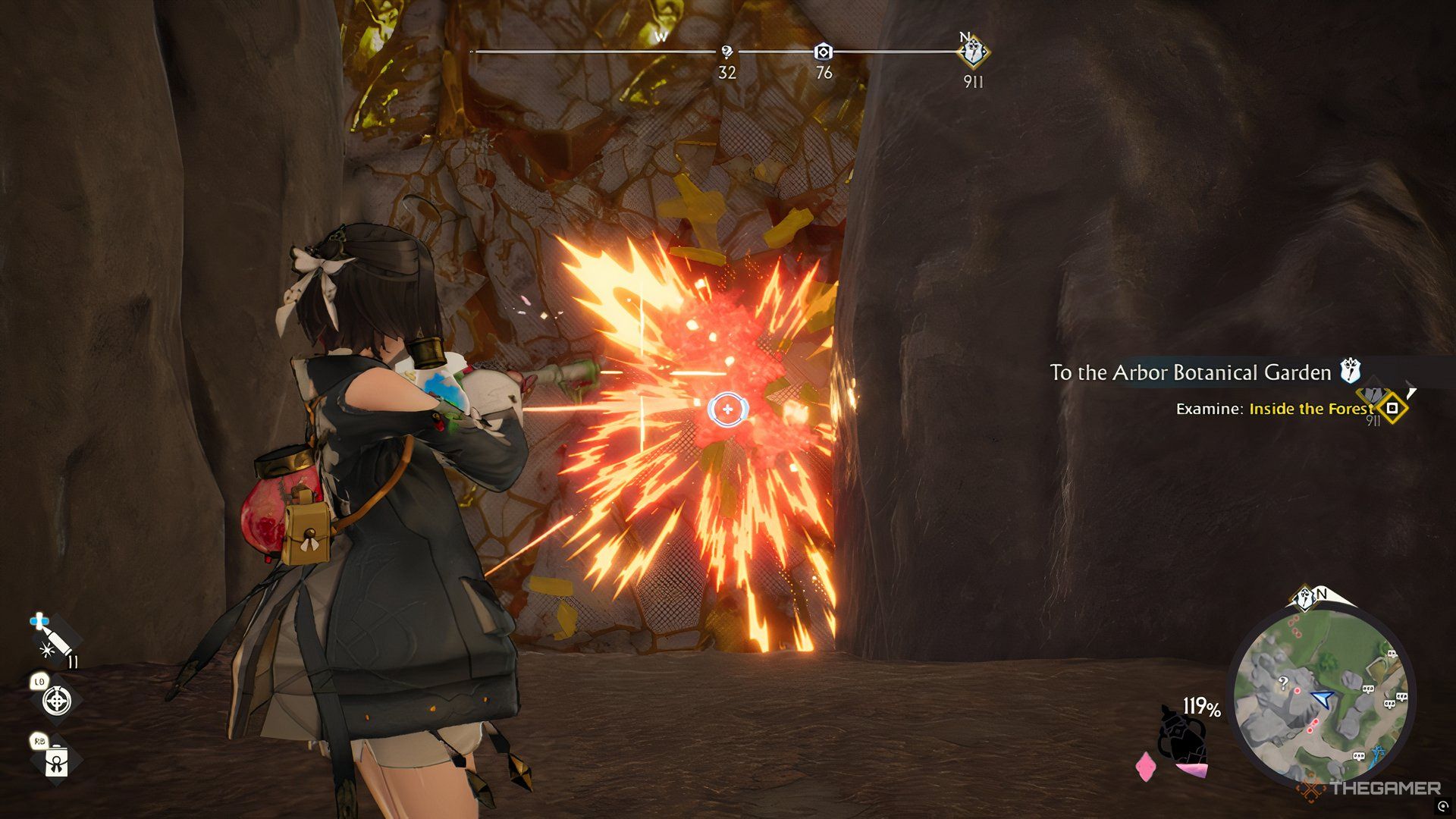Click the question mark on the minimap
The height and width of the screenshot is (819, 1456).
1283,682
